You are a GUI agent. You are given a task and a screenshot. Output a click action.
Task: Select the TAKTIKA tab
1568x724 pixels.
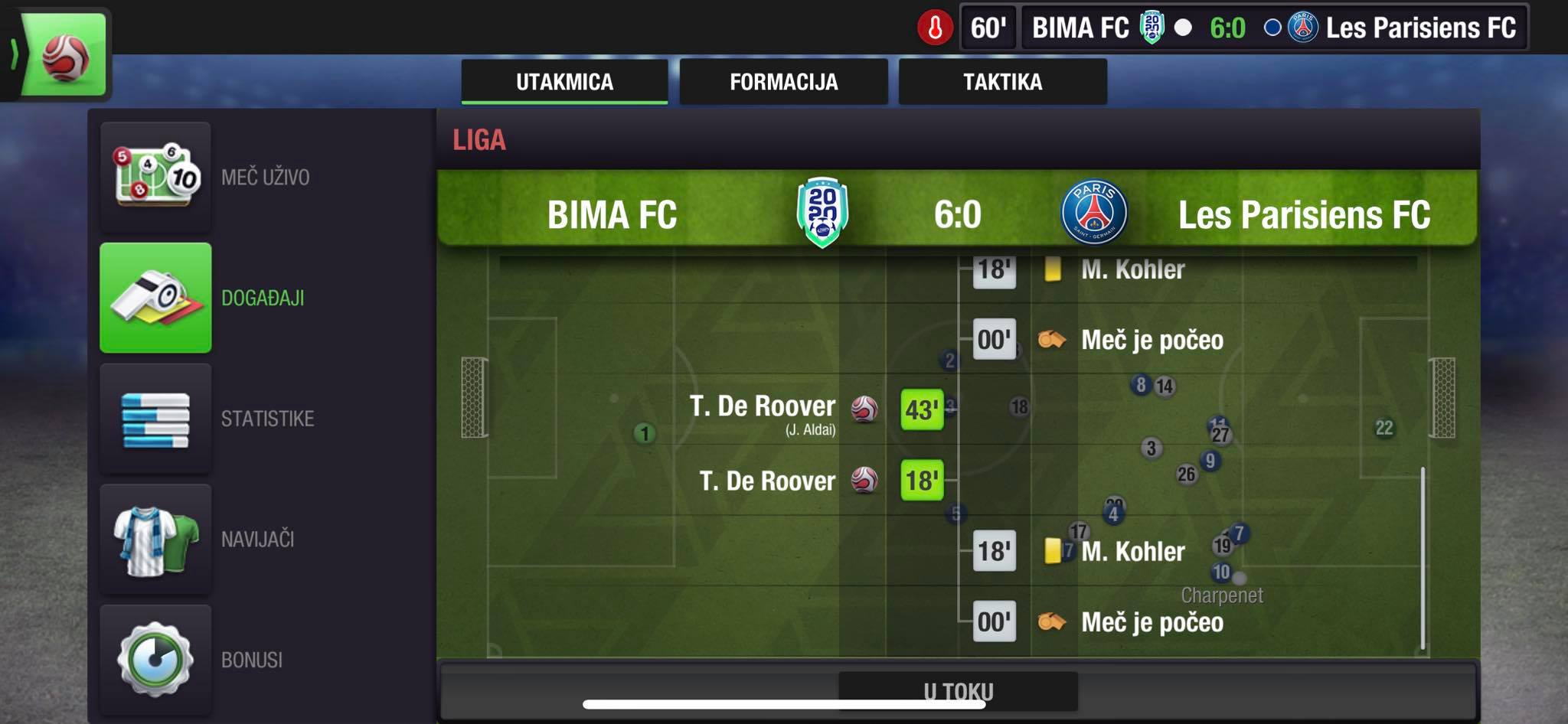pos(1002,82)
